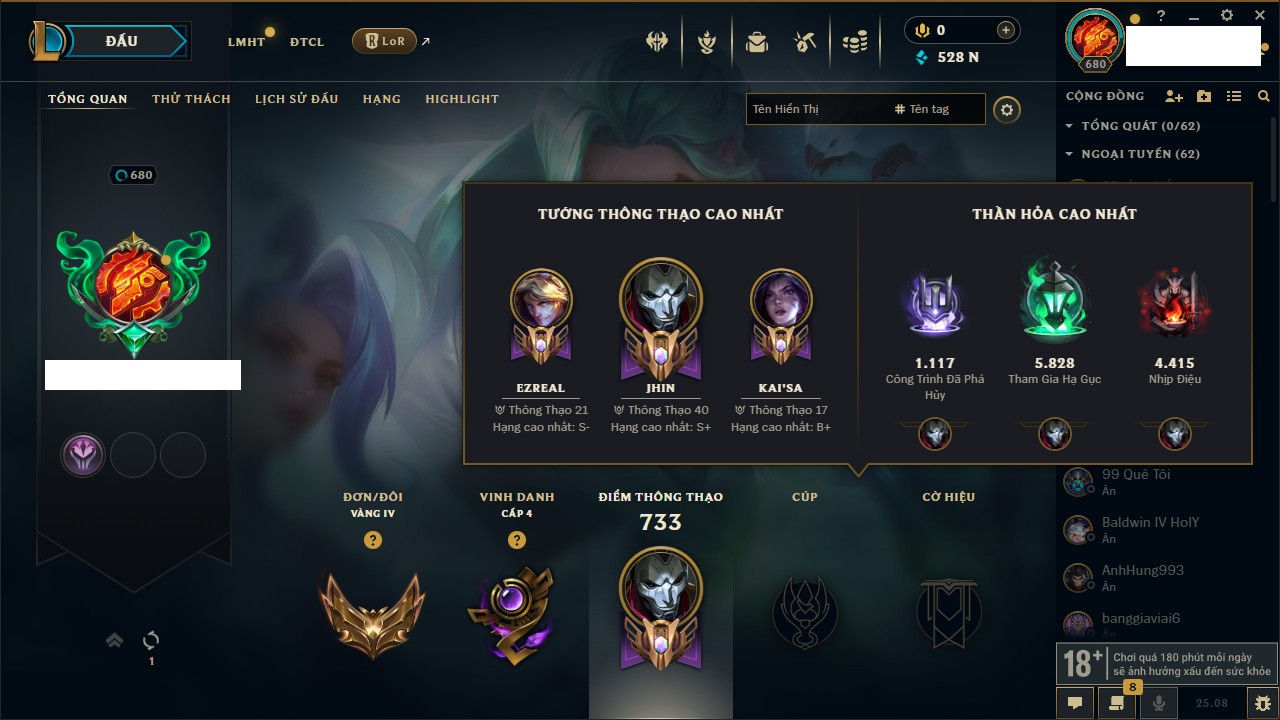Open the backpack collection icon
Screen dimensions: 1280x720
[x=757, y=42]
